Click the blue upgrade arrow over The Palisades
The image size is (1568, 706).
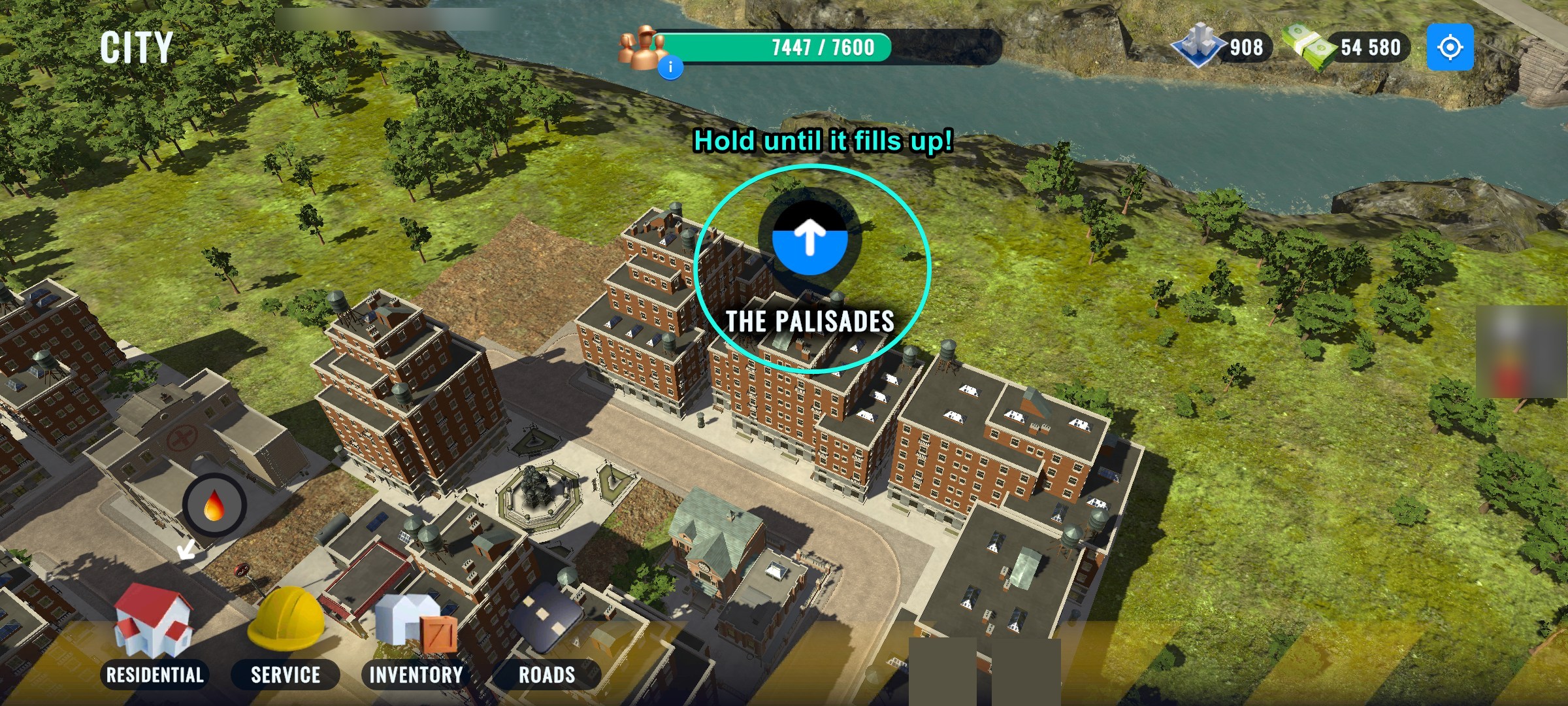tap(809, 238)
